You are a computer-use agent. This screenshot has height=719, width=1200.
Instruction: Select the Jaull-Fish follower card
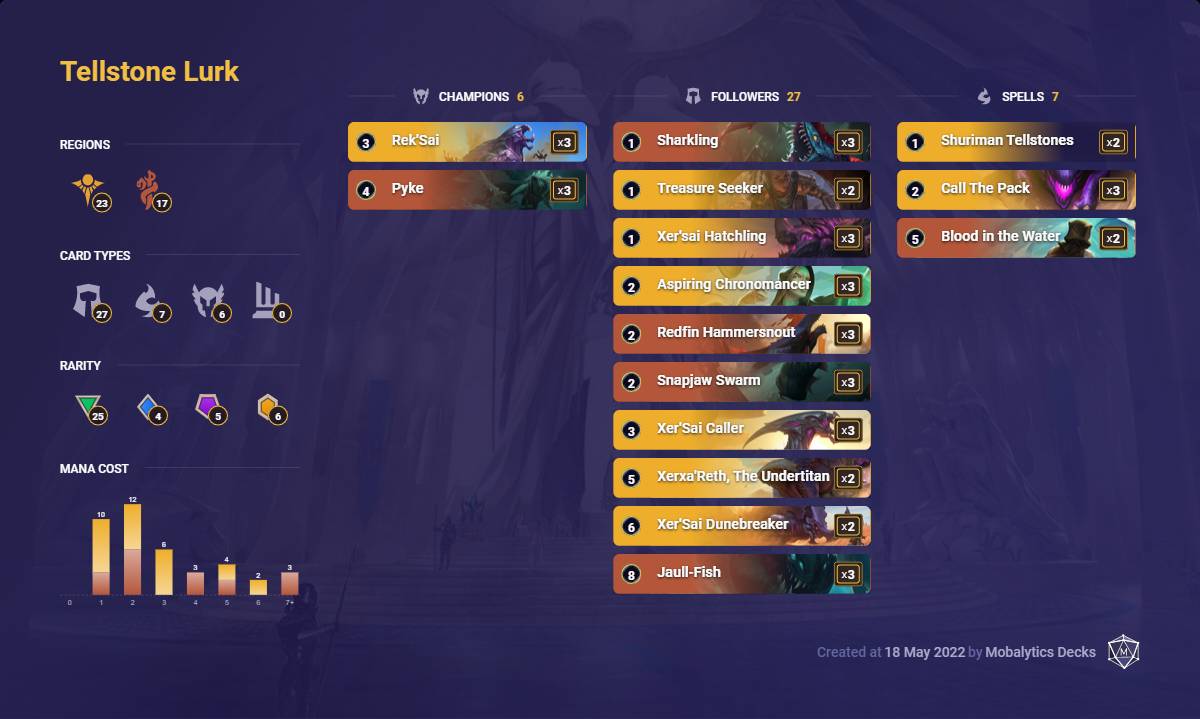pos(741,574)
